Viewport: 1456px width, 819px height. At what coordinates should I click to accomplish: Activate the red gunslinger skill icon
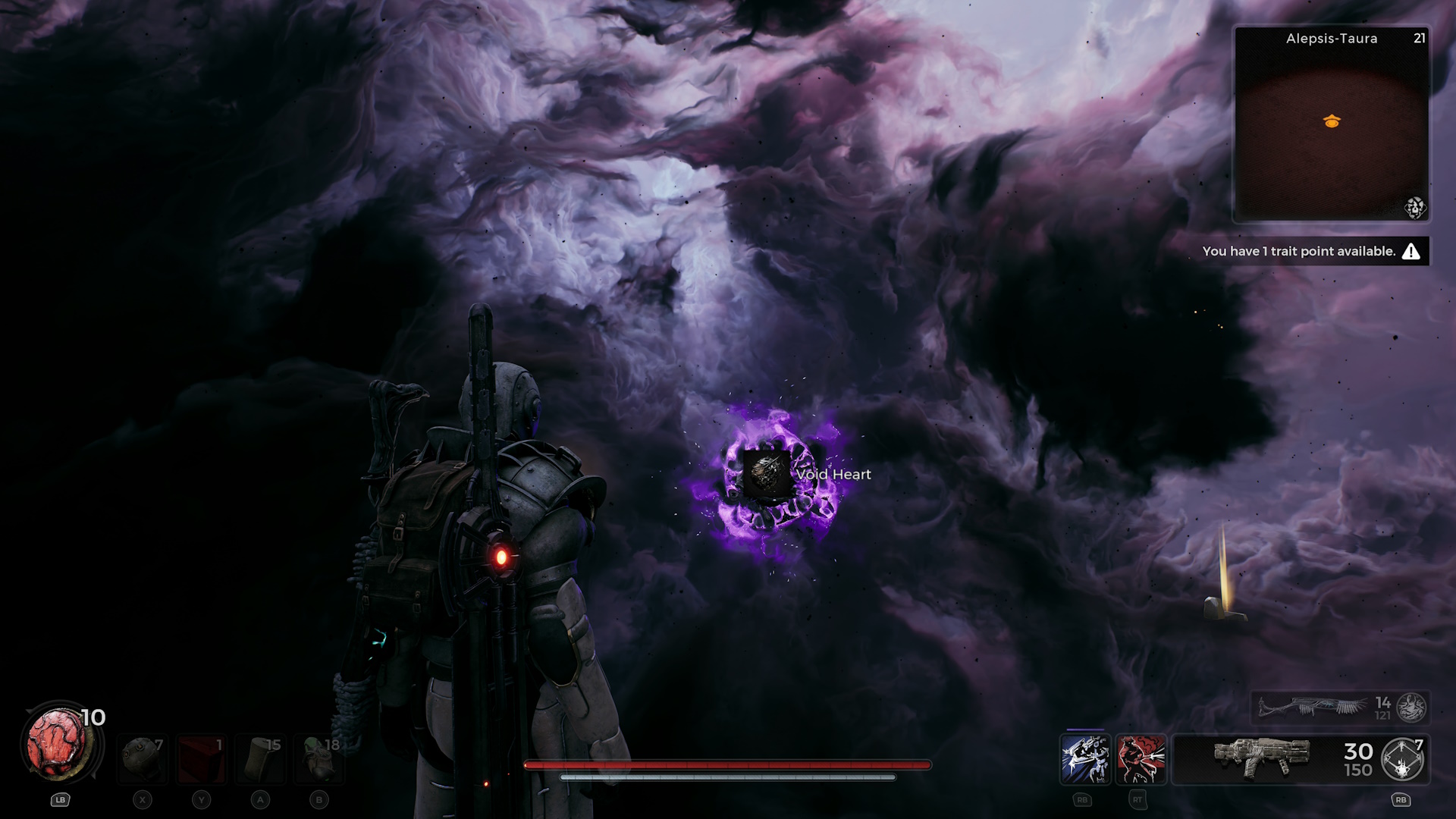coord(1141,759)
